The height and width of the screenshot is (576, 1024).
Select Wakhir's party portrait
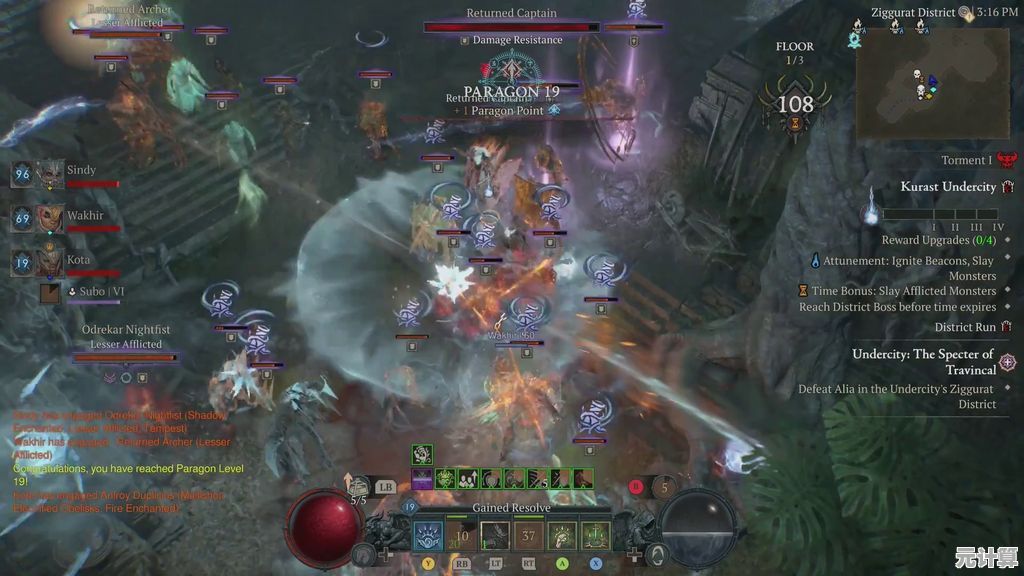pyautogui.click(x=50, y=218)
